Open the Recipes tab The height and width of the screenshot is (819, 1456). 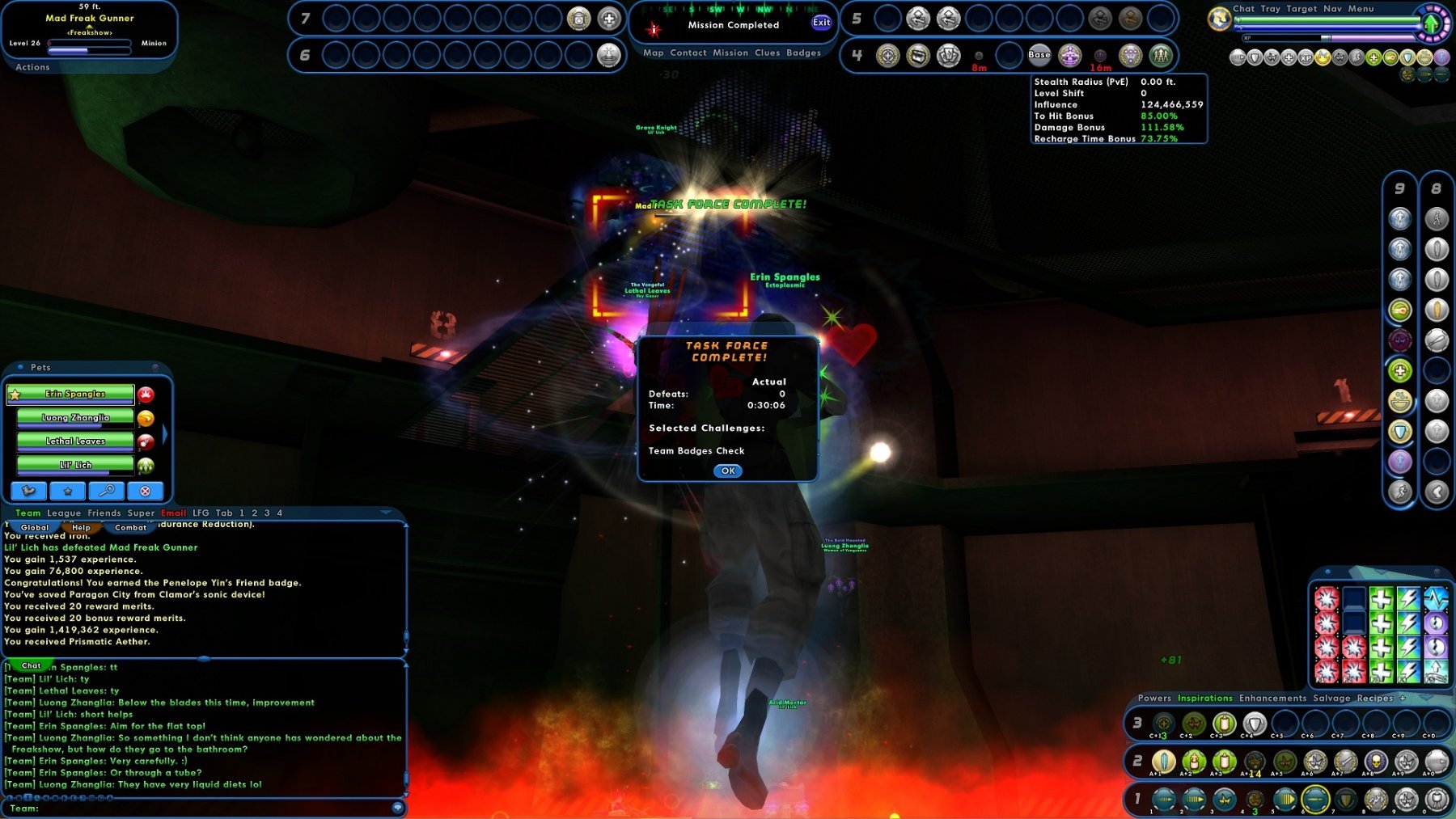[x=1375, y=699]
